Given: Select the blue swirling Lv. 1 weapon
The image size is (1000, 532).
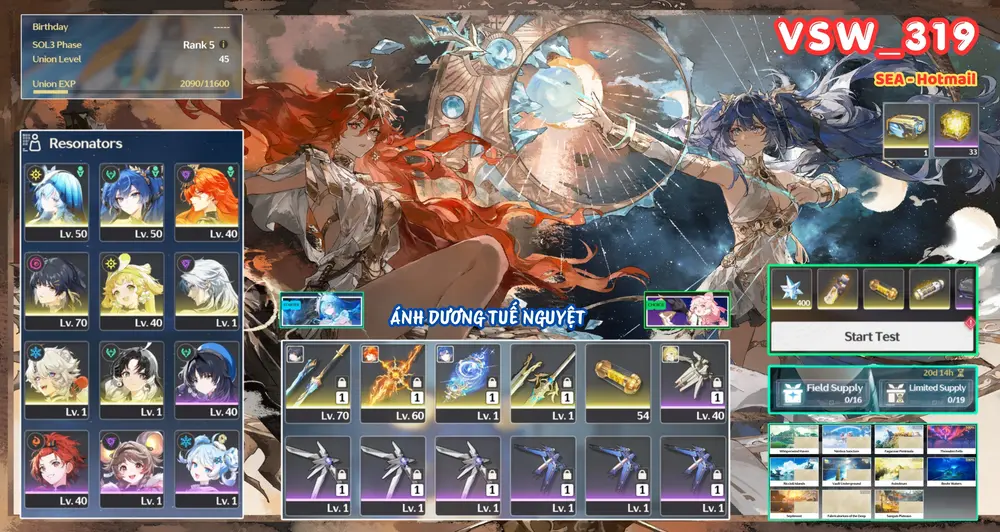Looking at the screenshot, I should (468, 382).
